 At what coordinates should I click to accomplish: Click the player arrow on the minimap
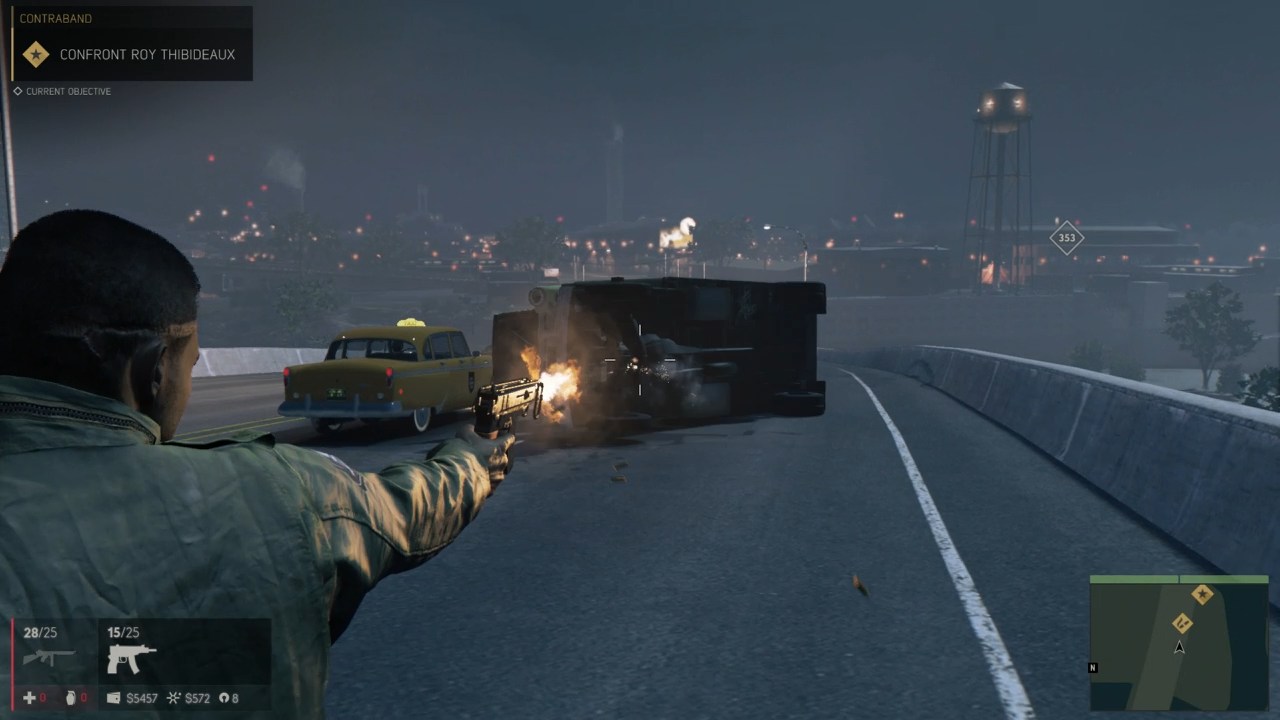pos(1179,647)
